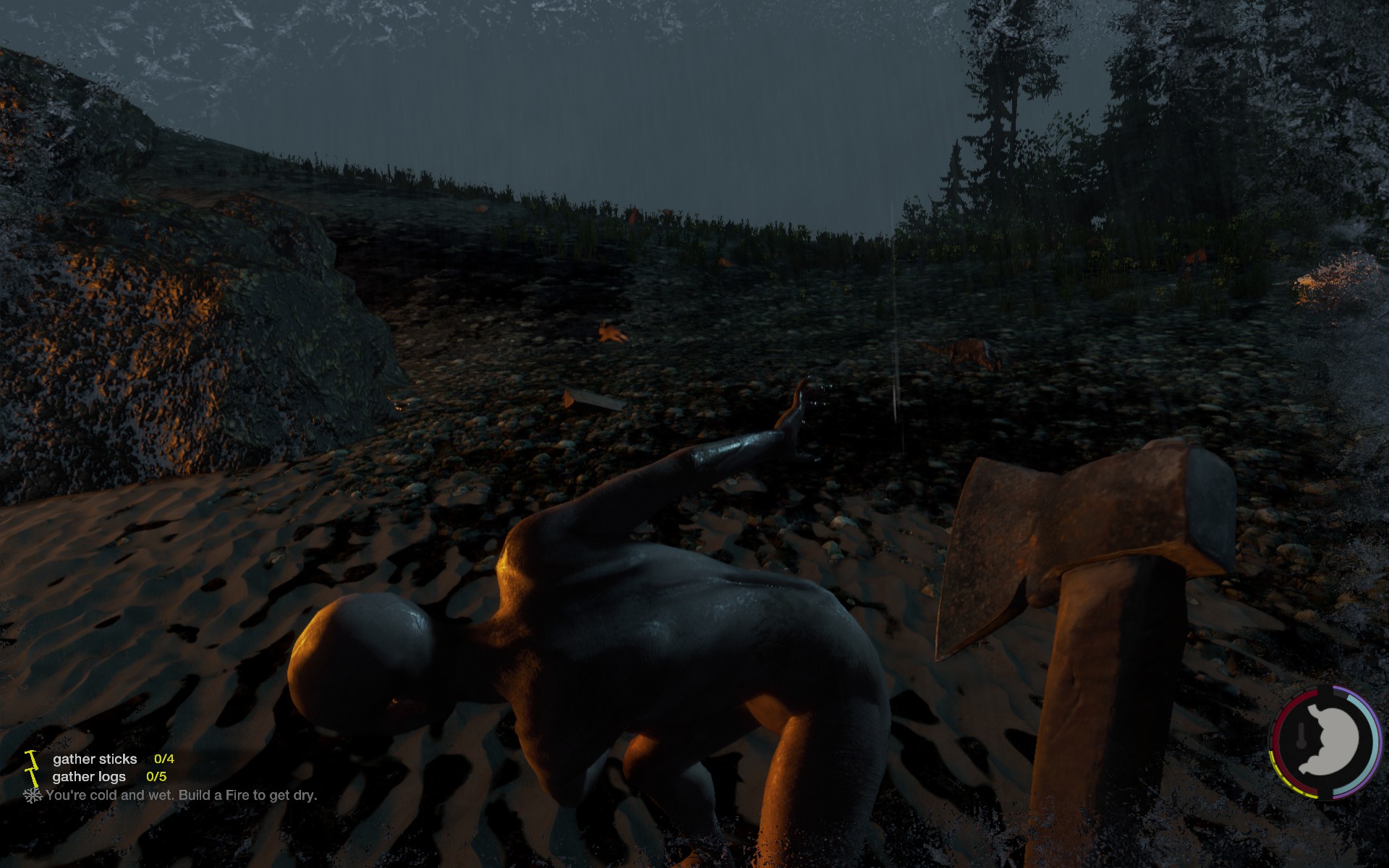The image size is (1389, 868).
Task: Click the snowflake cold status icon
Action: [x=33, y=796]
